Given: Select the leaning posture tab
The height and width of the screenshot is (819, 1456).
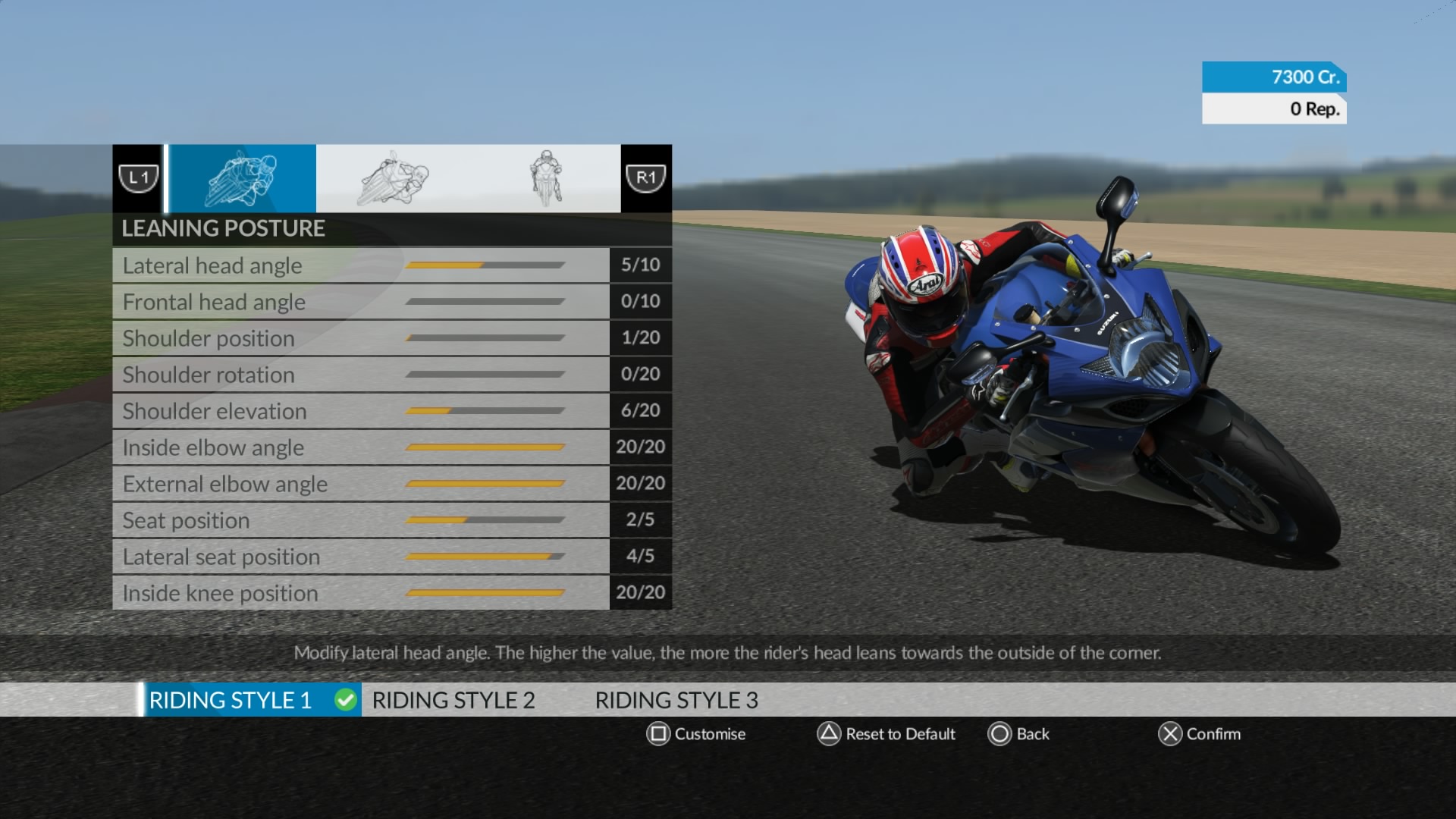Looking at the screenshot, I should (x=241, y=179).
